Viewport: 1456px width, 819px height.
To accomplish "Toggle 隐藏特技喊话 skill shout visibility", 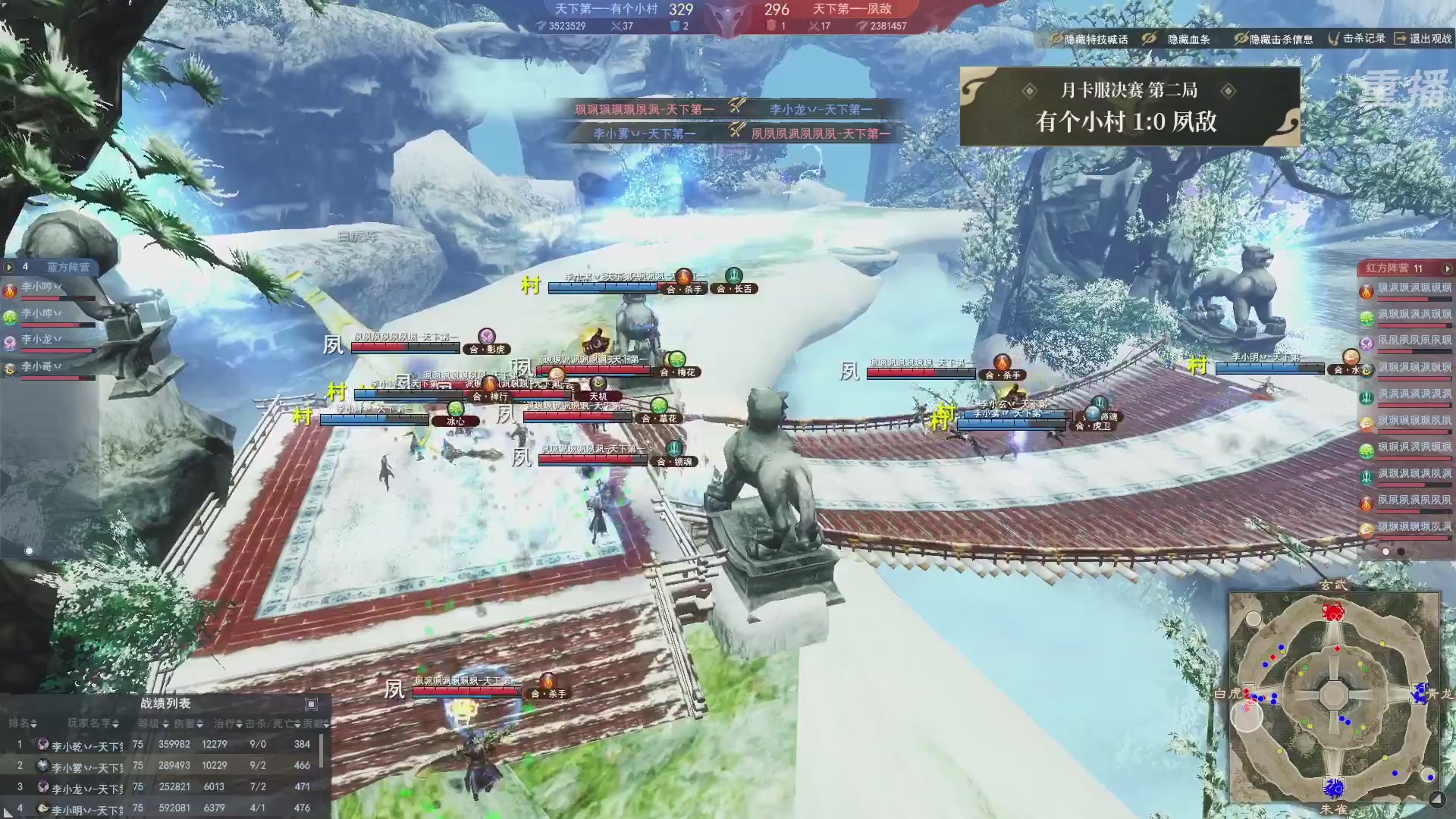I will tap(1088, 39).
